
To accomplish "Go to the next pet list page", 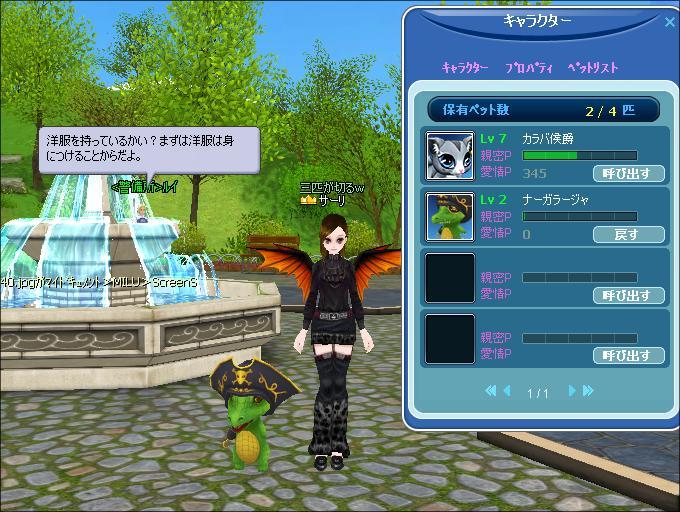I will (572, 391).
